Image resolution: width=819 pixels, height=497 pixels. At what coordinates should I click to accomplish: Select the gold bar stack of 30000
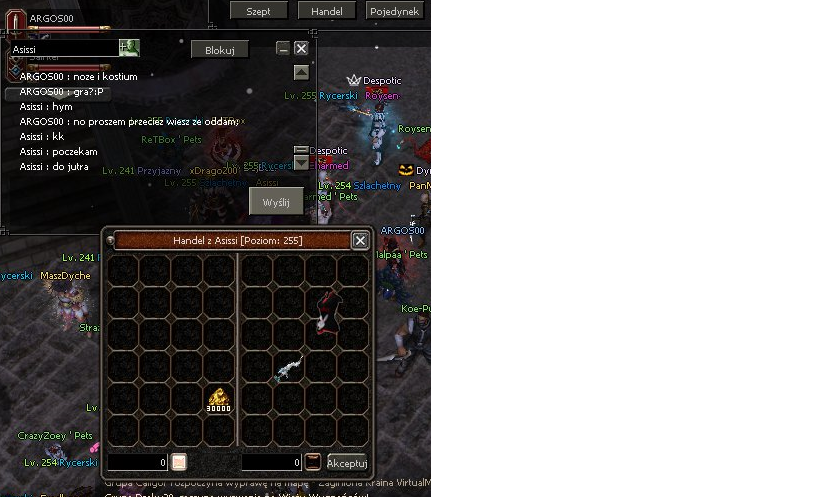pos(219,400)
